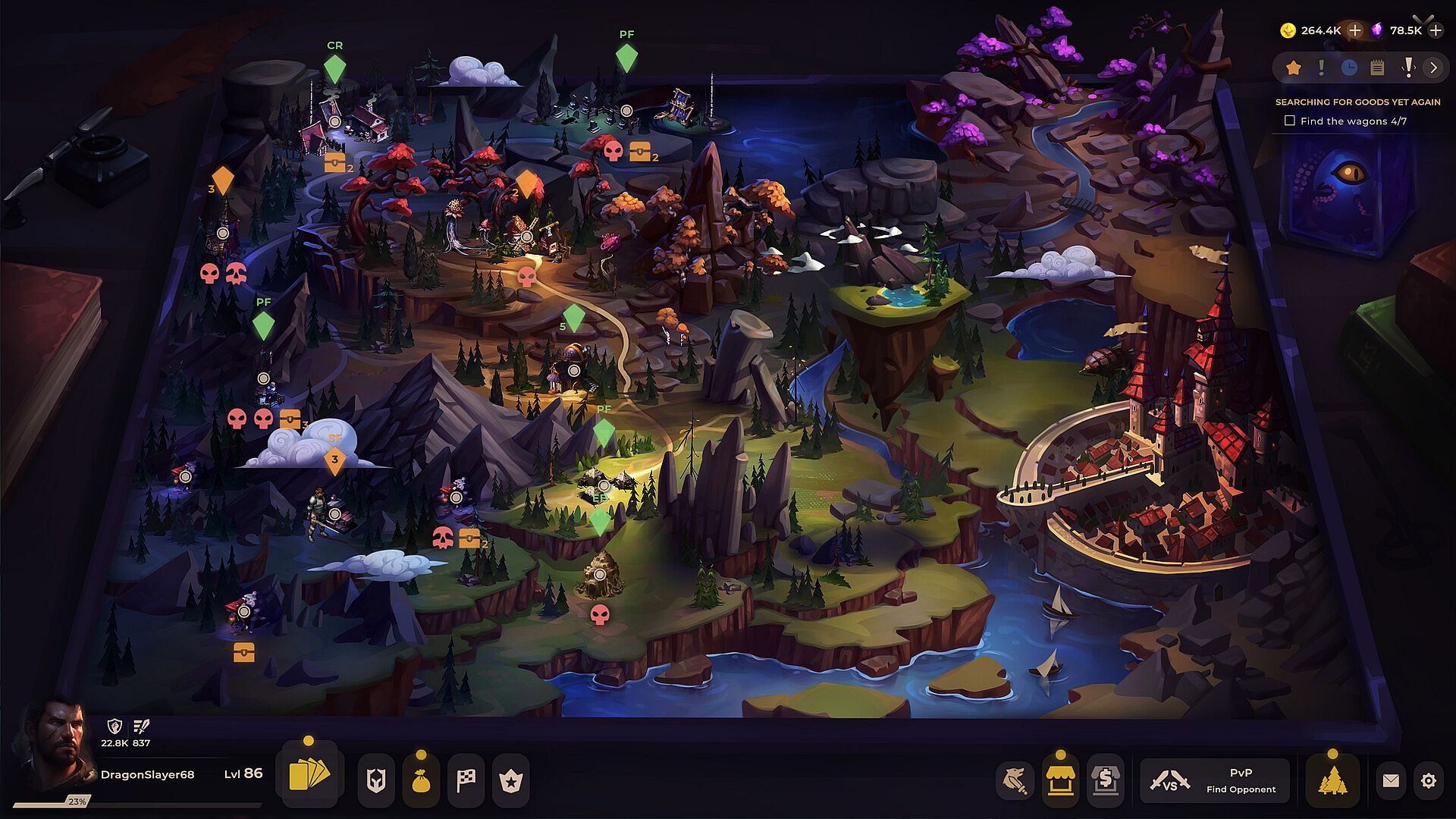Click the wolf and sword icon

1015,780
